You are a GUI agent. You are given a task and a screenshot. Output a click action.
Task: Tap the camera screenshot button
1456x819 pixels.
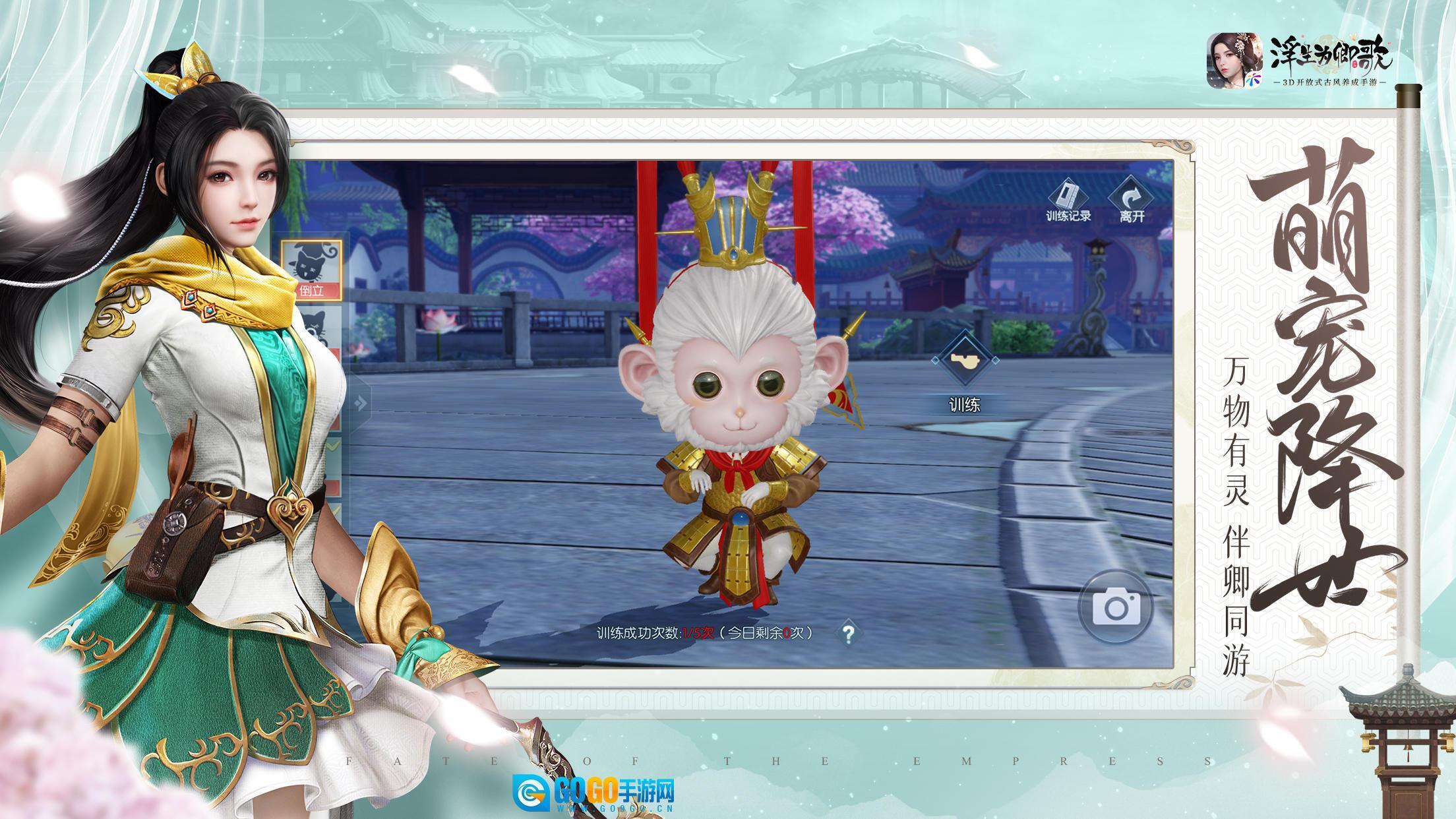[x=1116, y=607]
